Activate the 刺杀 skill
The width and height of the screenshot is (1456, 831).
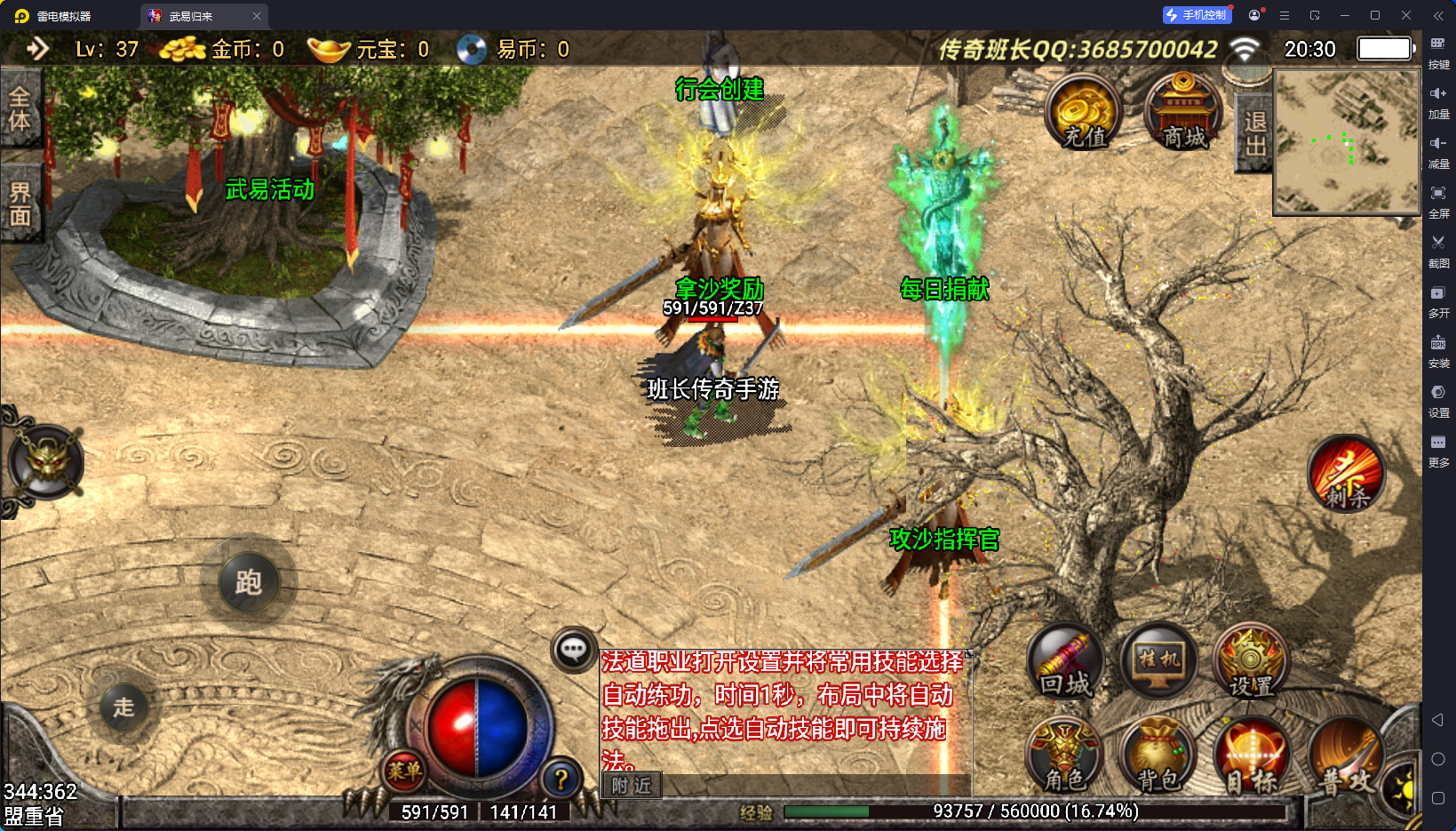(1346, 475)
